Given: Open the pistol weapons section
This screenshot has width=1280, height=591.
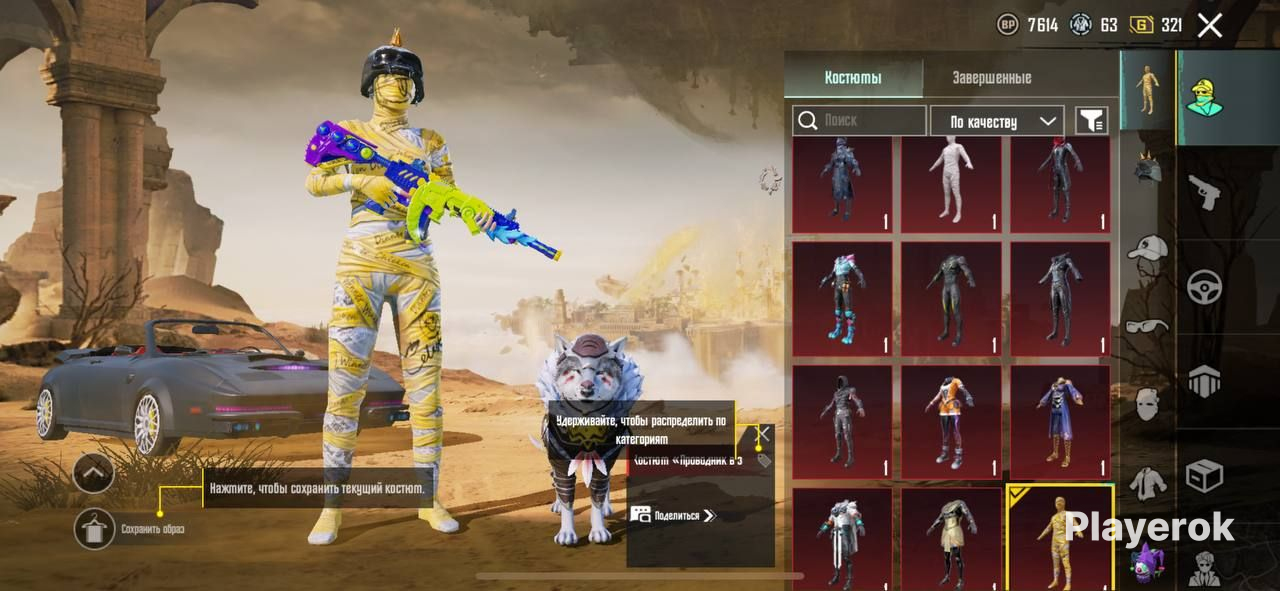Looking at the screenshot, I should (1204, 191).
